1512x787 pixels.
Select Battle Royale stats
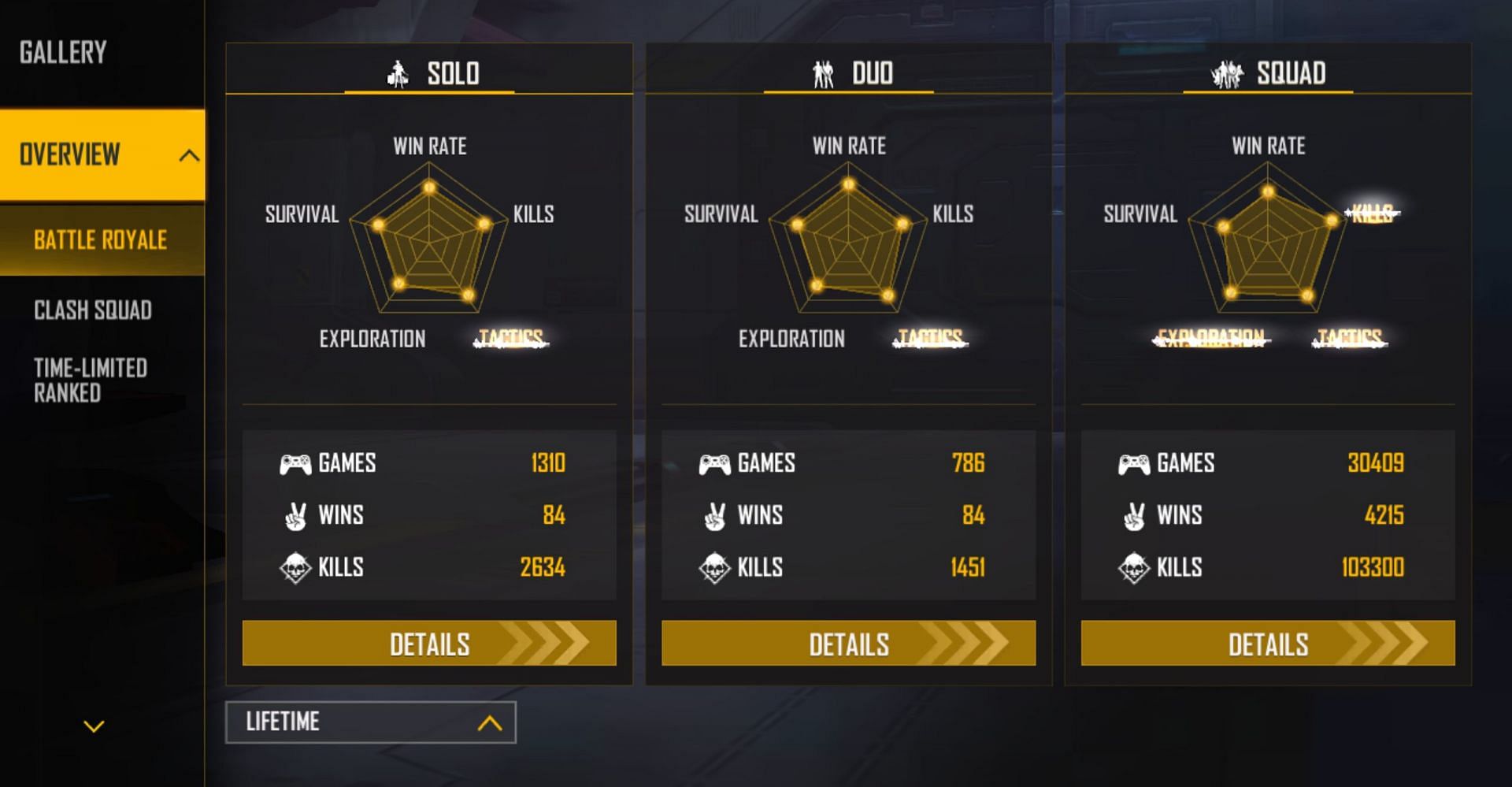(x=101, y=240)
